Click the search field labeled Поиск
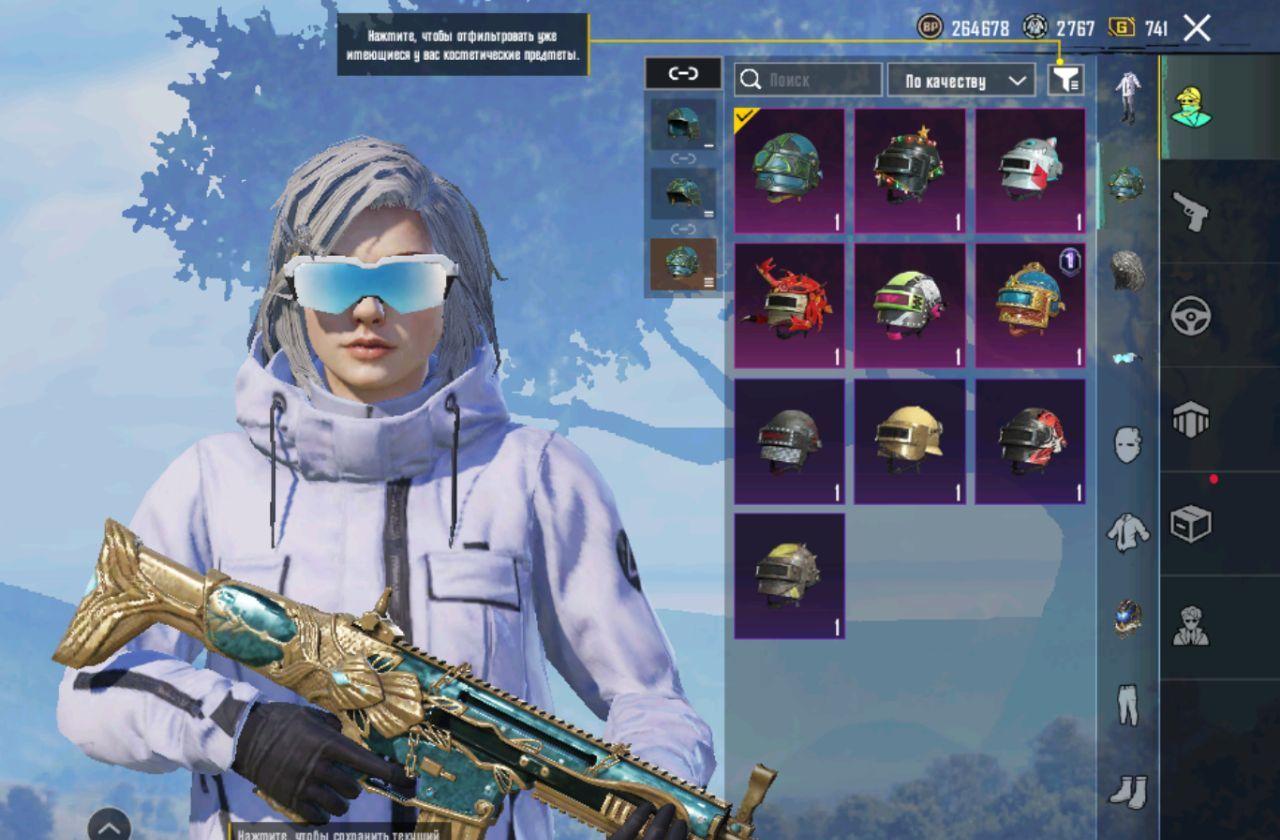Screen dimensions: 1280x840 tap(808, 80)
